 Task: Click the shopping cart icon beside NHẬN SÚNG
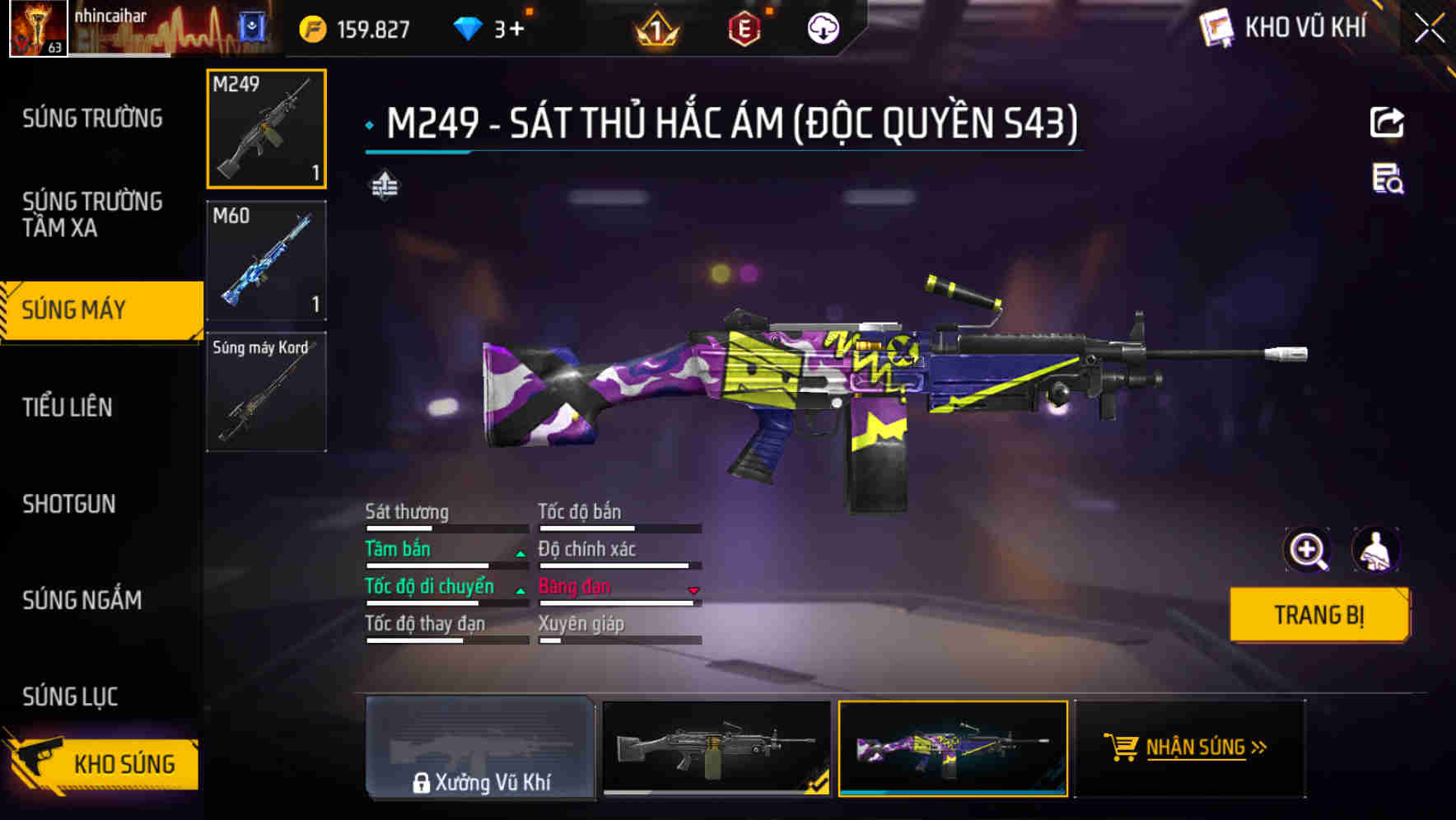click(x=1121, y=747)
